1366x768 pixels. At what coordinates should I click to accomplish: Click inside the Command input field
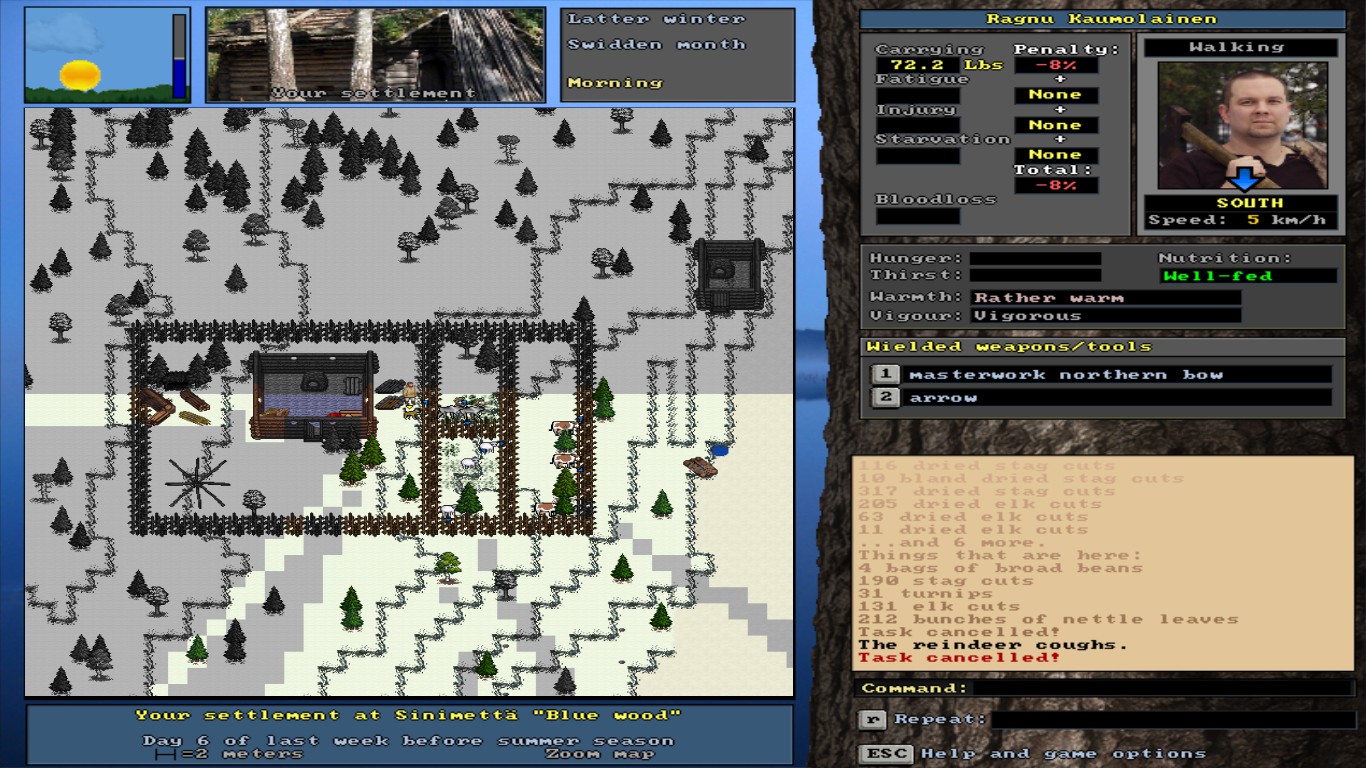tap(1150, 689)
